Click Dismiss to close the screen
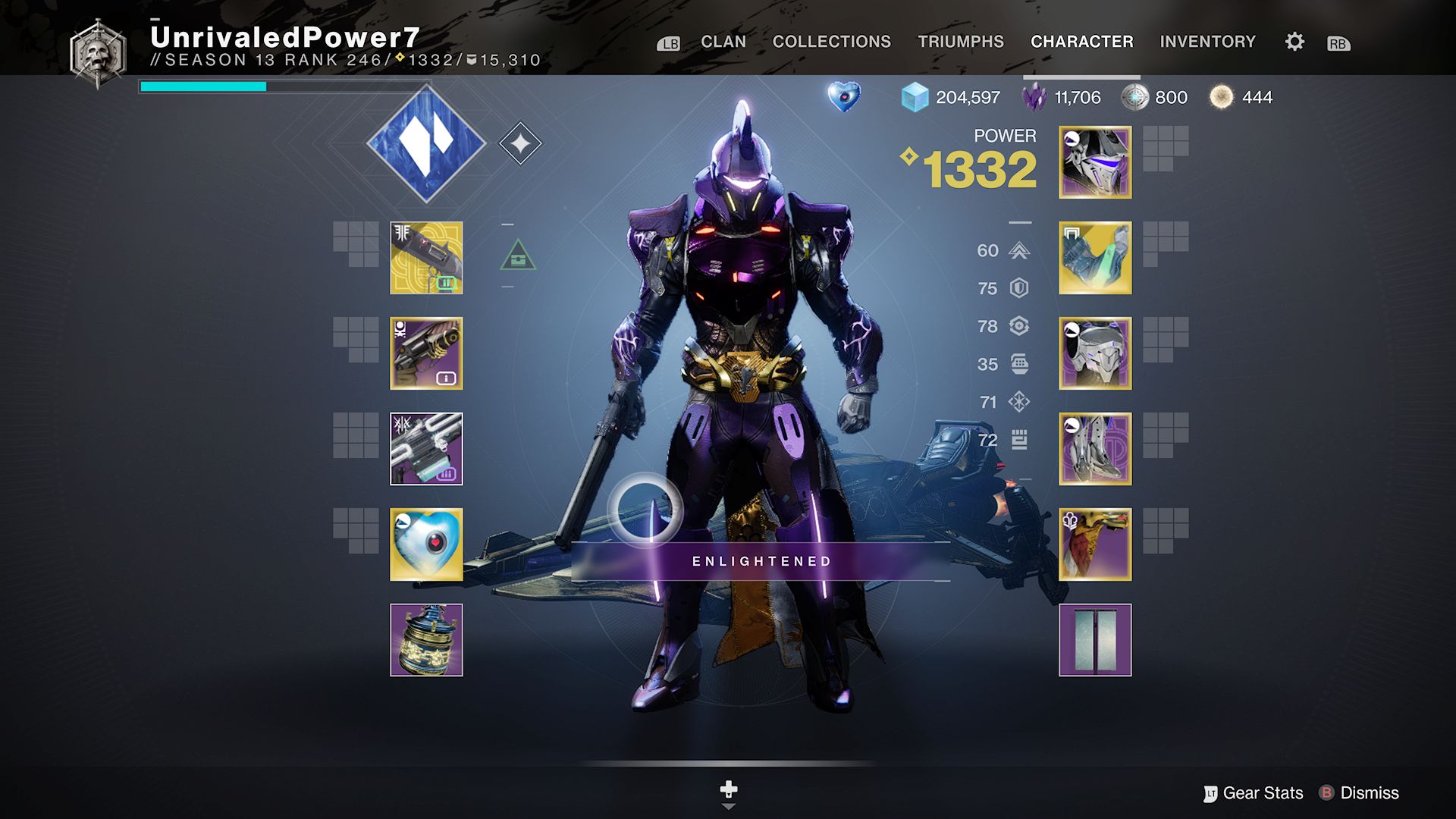The height and width of the screenshot is (819, 1456). (x=1370, y=792)
